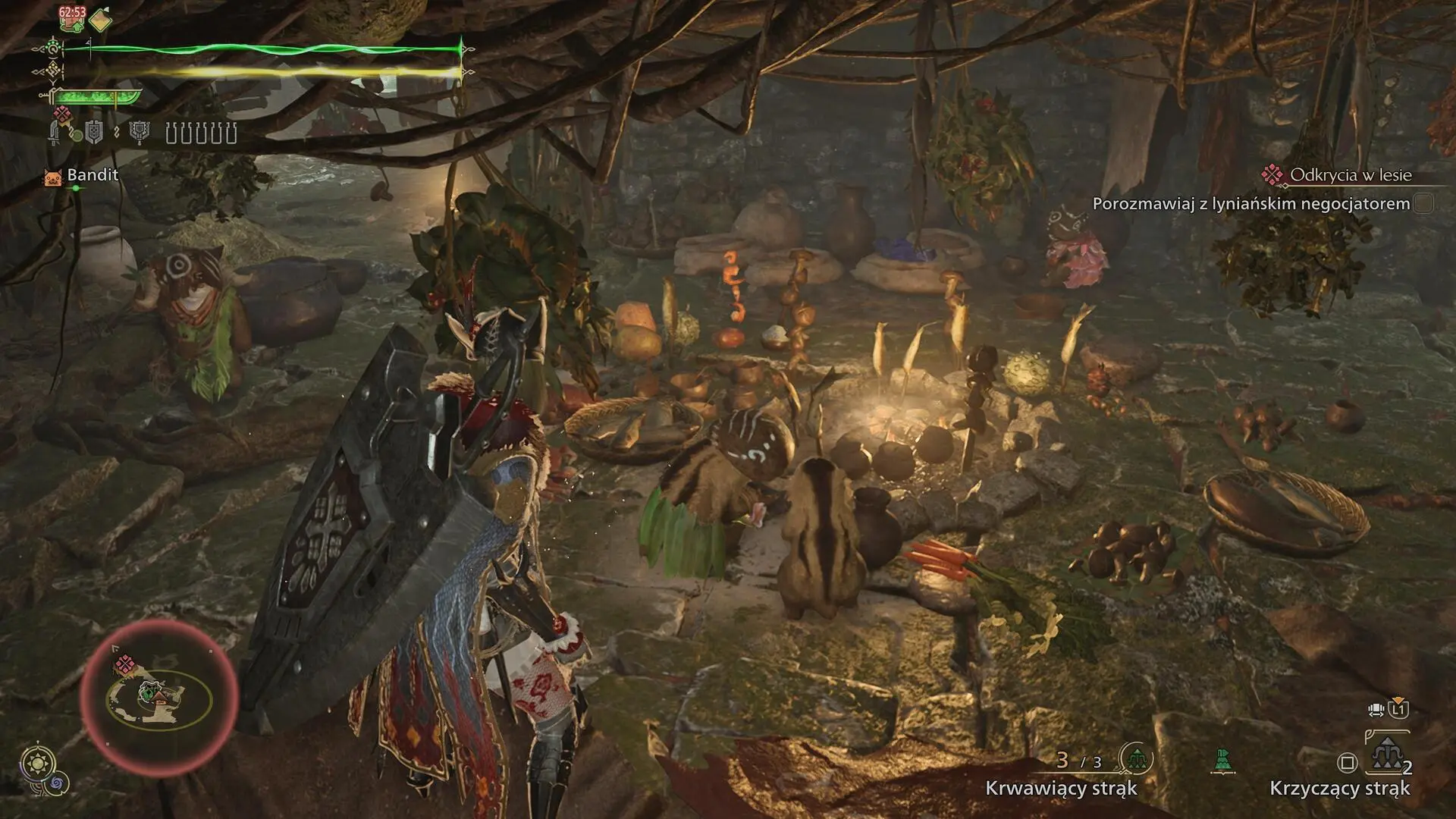Click the Palico companion Bandit label
Screen dimensions: 1456x819
coord(92,175)
